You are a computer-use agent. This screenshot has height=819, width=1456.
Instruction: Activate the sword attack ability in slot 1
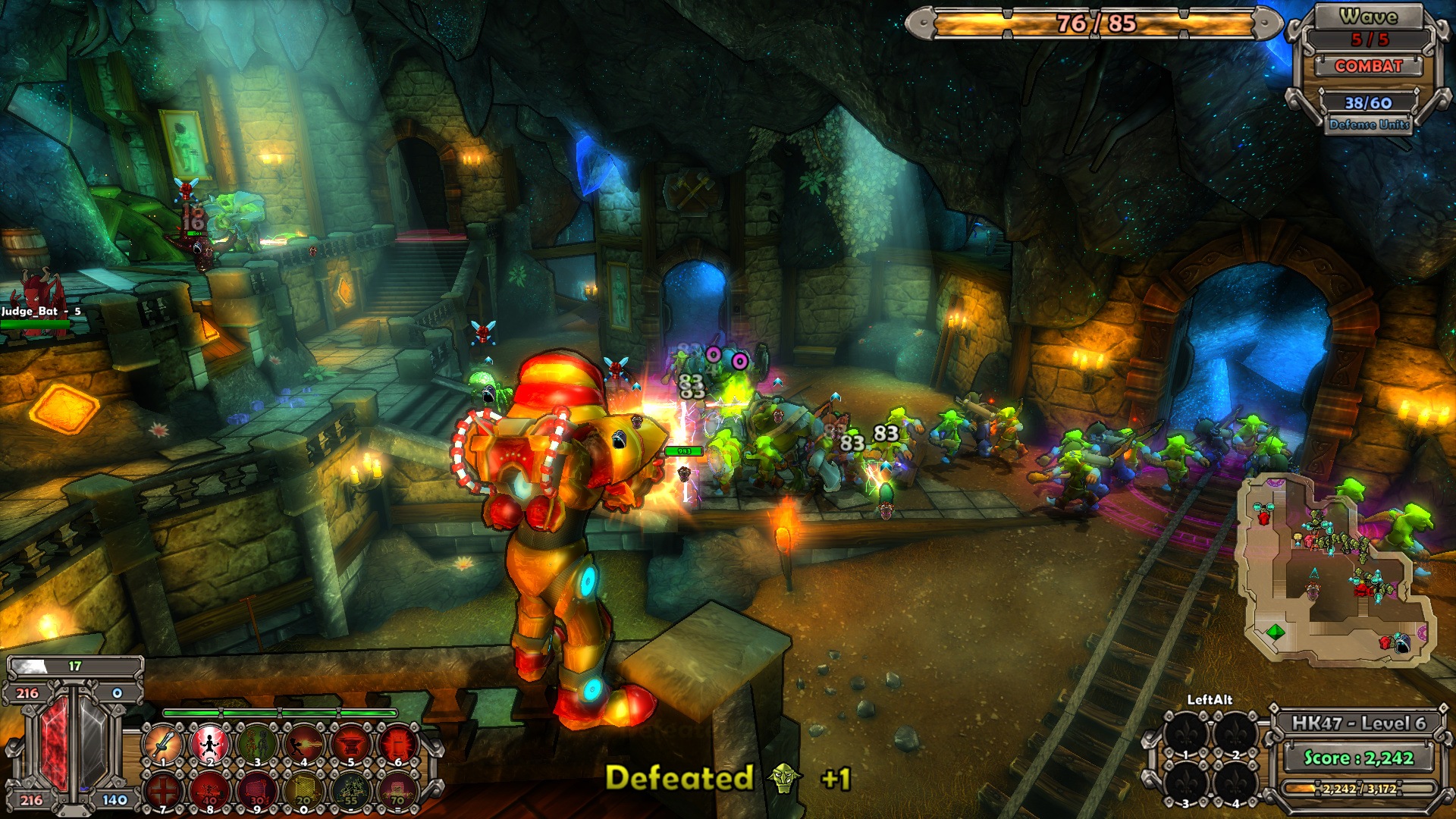click(163, 743)
